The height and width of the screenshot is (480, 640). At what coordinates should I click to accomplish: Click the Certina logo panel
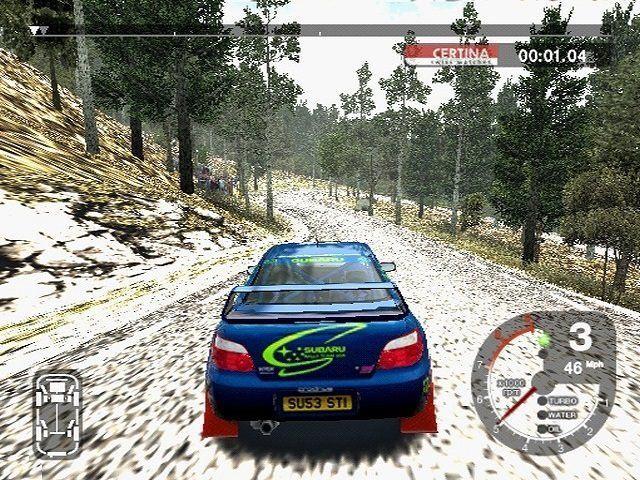coord(450,54)
